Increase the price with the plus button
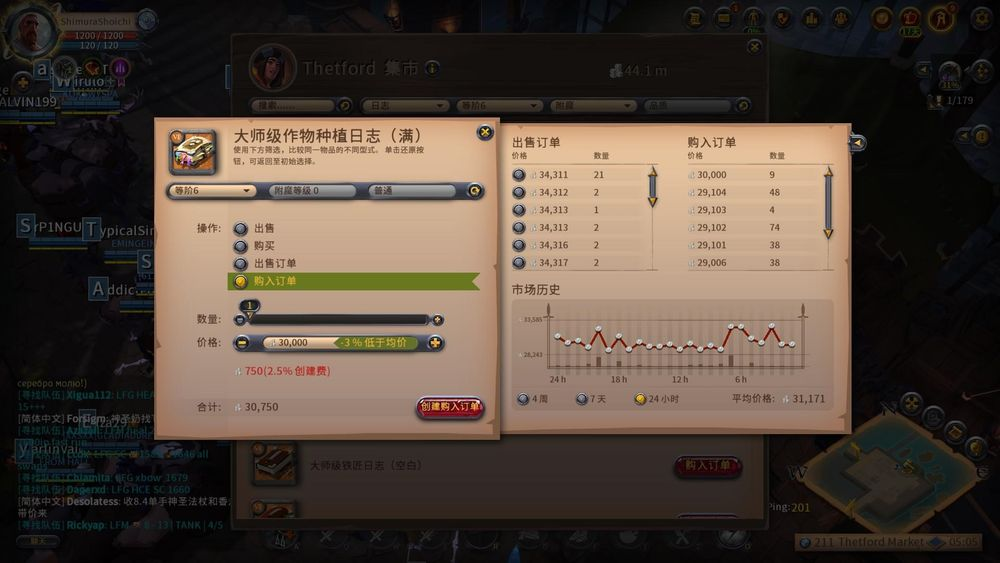 pyautogui.click(x=435, y=343)
